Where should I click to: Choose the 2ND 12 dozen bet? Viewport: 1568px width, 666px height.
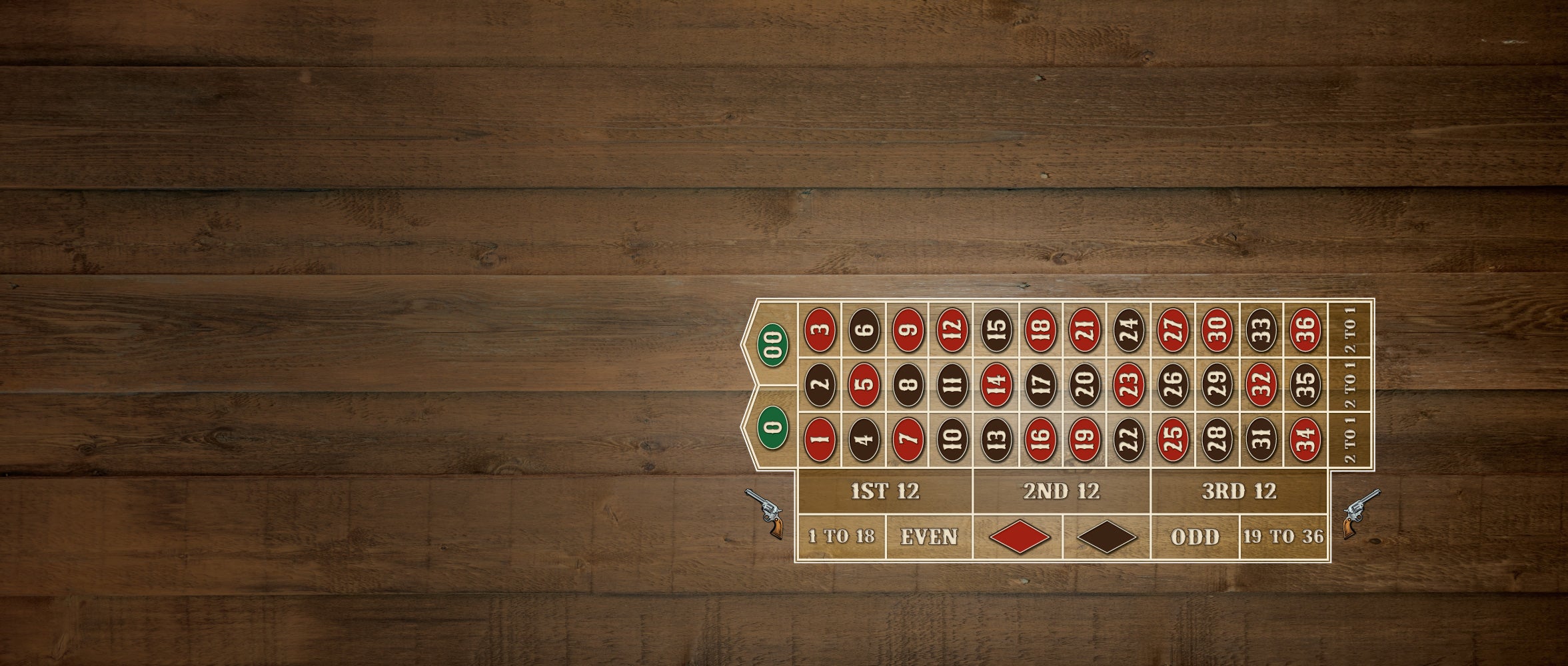(x=1062, y=492)
